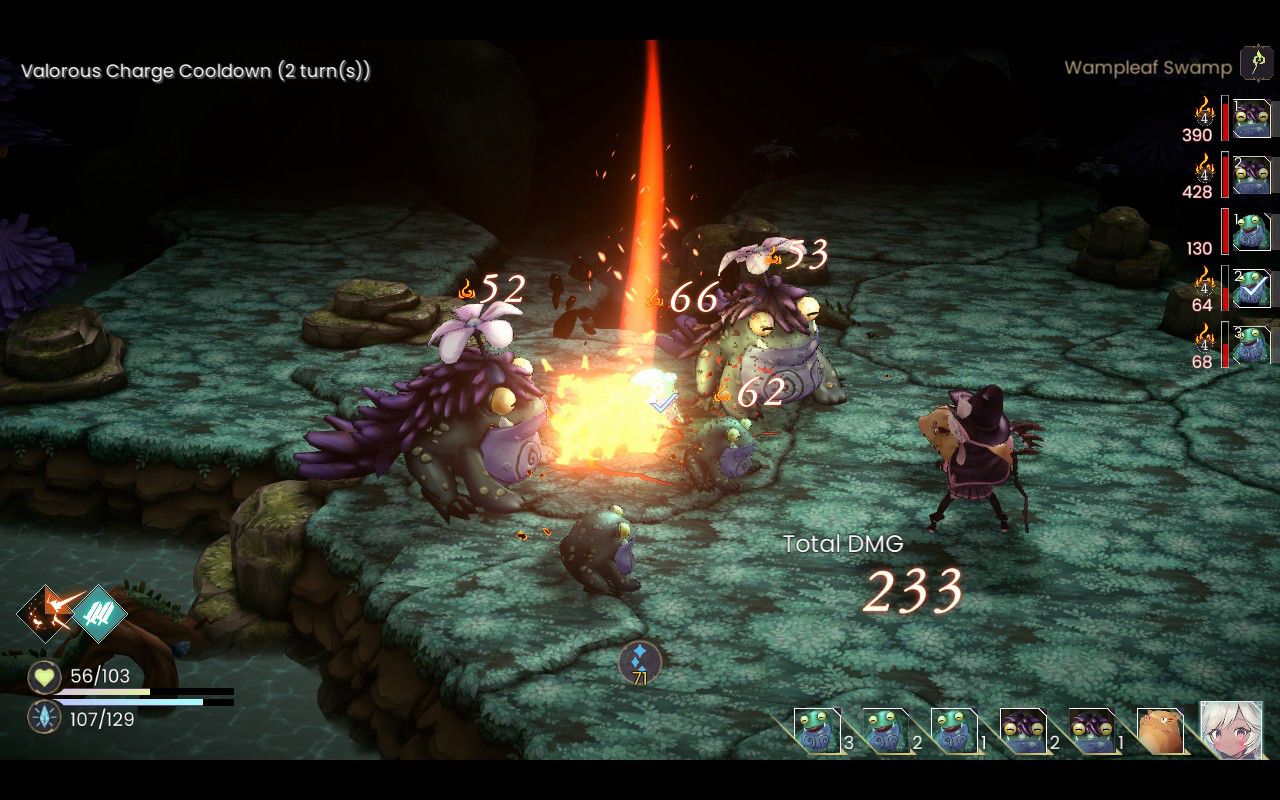The width and height of the screenshot is (1280, 800).
Task: Select the orange creature turn portrait
Action: click(1160, 732)
